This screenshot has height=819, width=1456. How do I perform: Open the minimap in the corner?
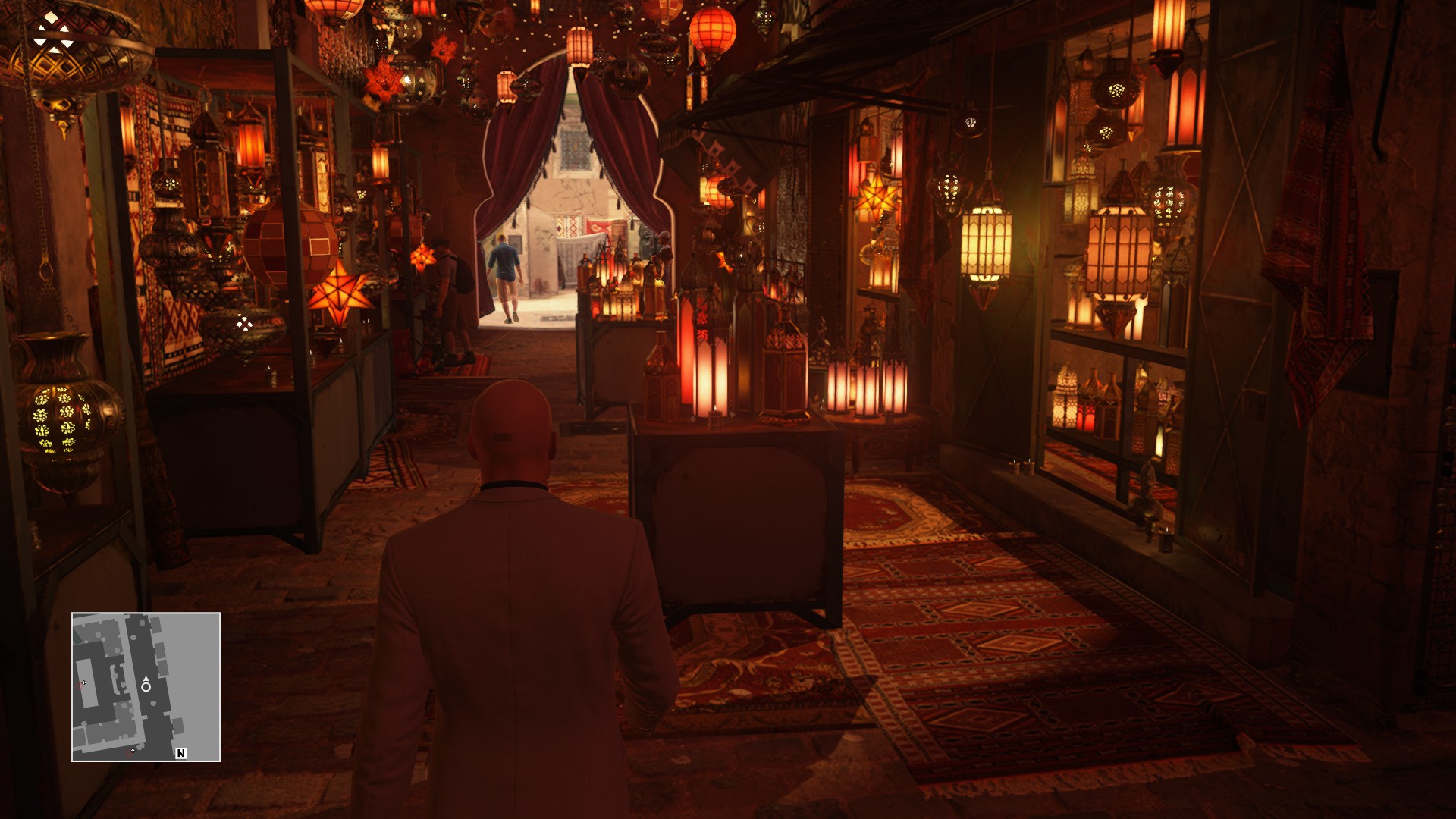(146, 686)
